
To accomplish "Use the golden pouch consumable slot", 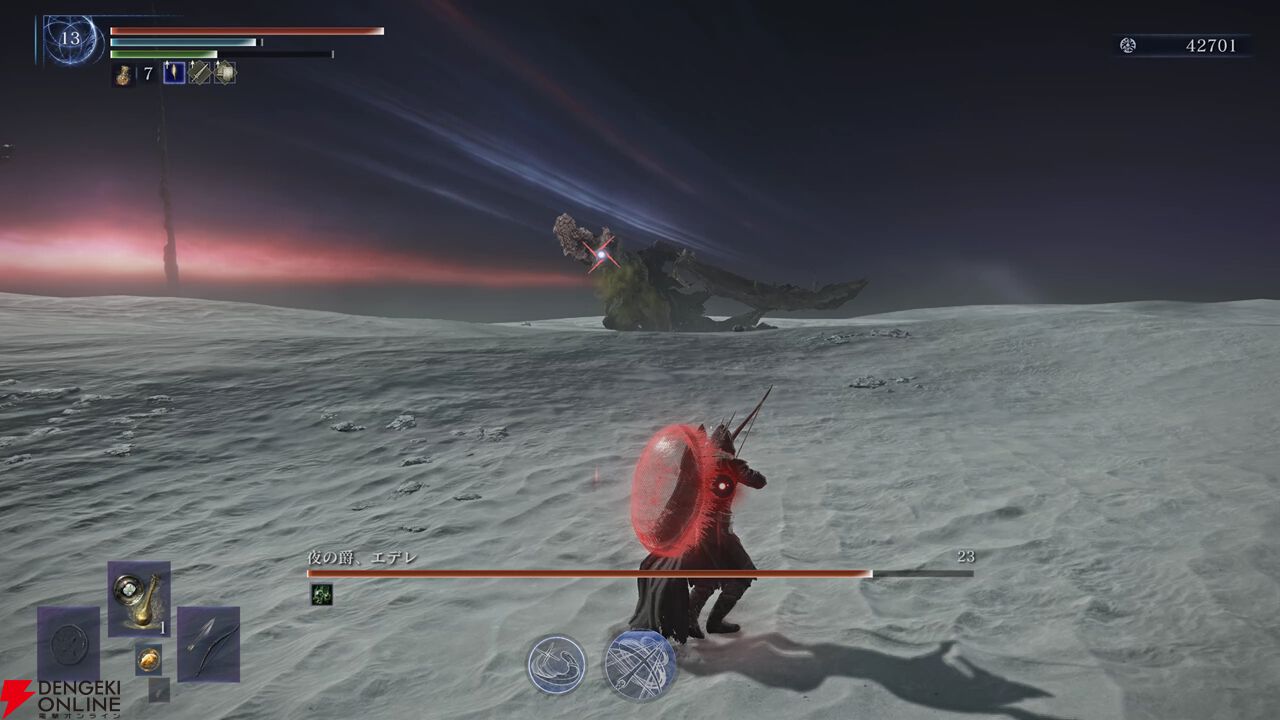I will (139, 598).
